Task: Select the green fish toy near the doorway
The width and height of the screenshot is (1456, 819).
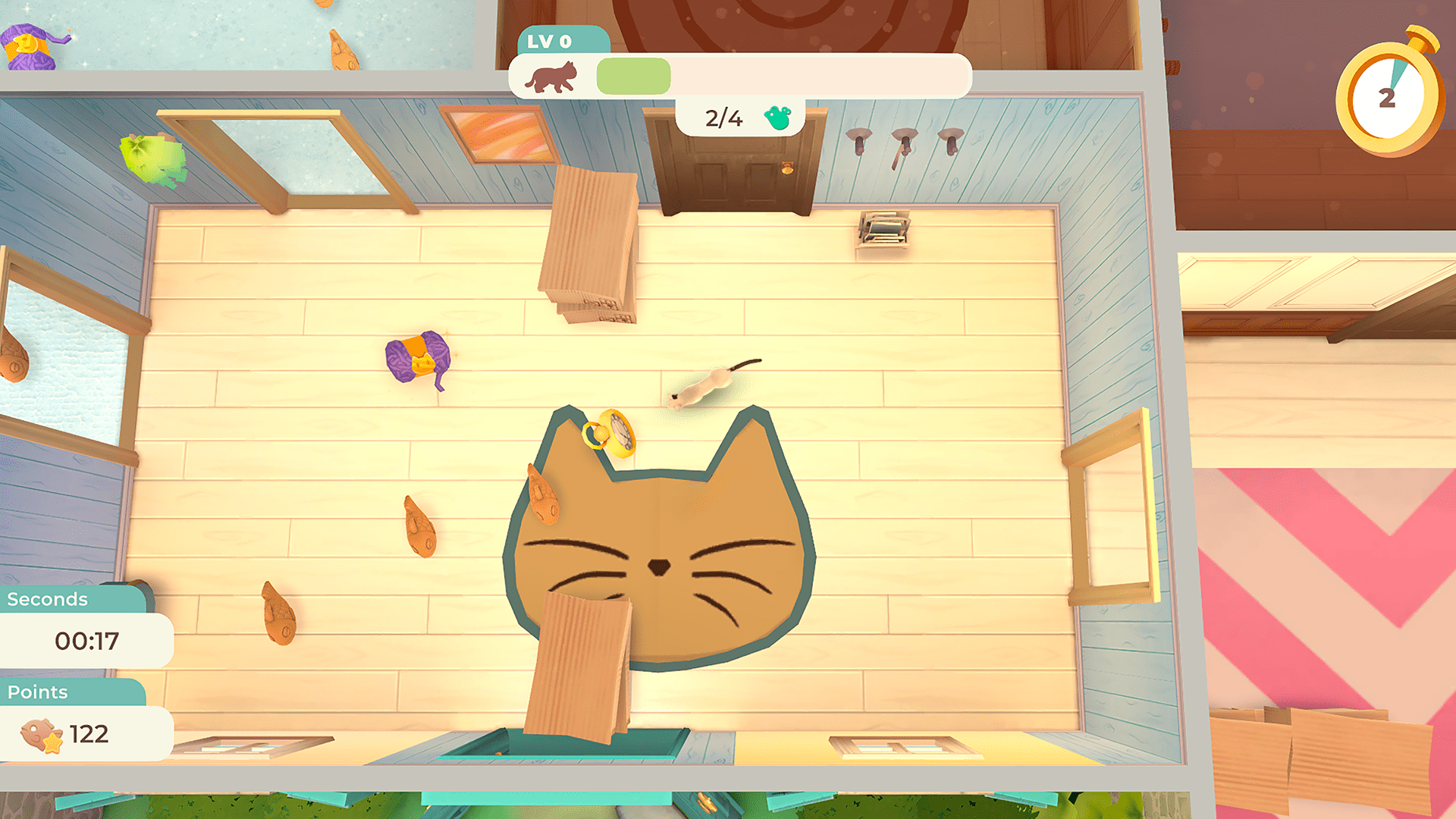Action: (x=155, y=158)
